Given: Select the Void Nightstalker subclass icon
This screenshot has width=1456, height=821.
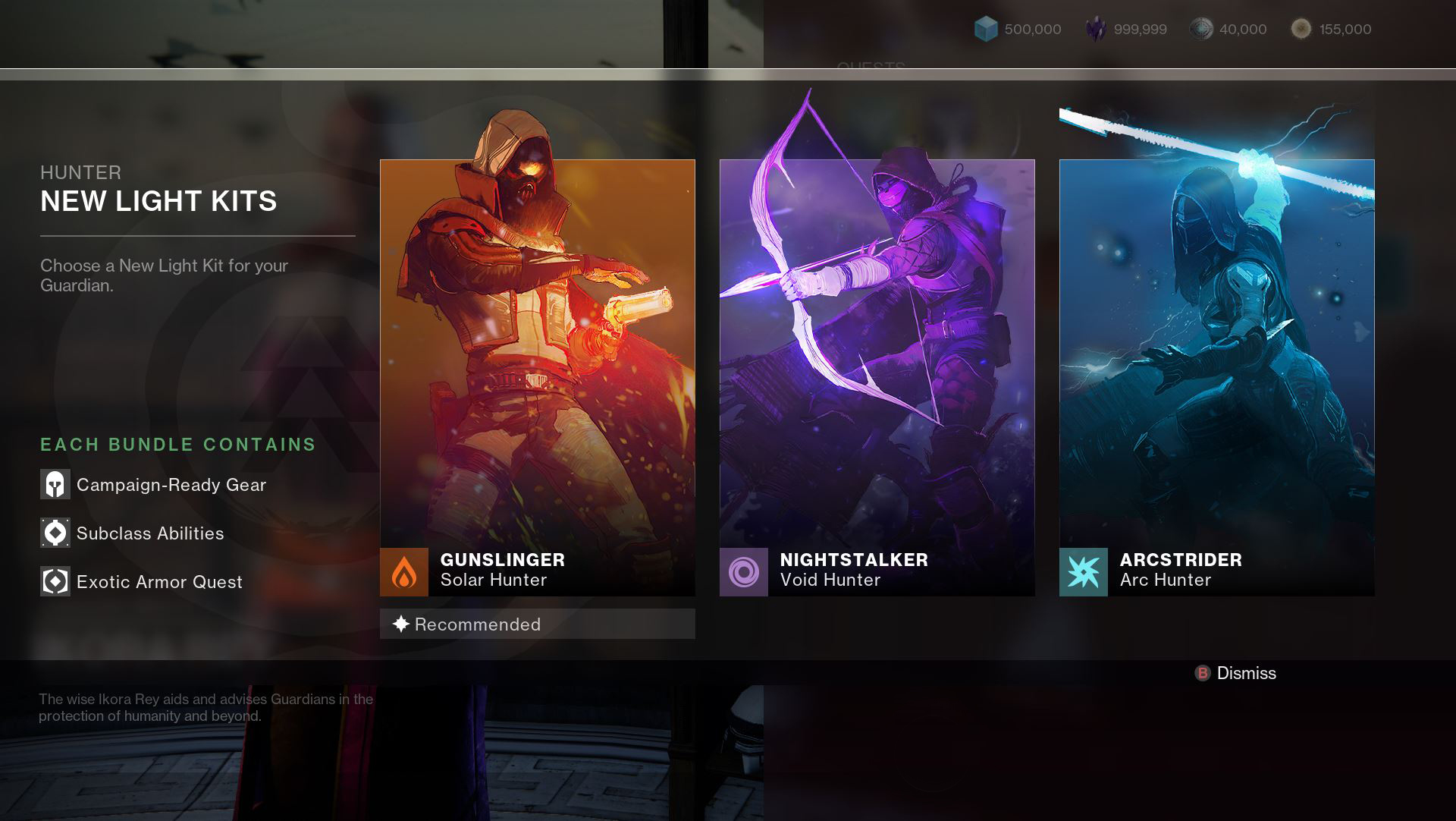Looking at the screenshot, I should tap(745, 573).
